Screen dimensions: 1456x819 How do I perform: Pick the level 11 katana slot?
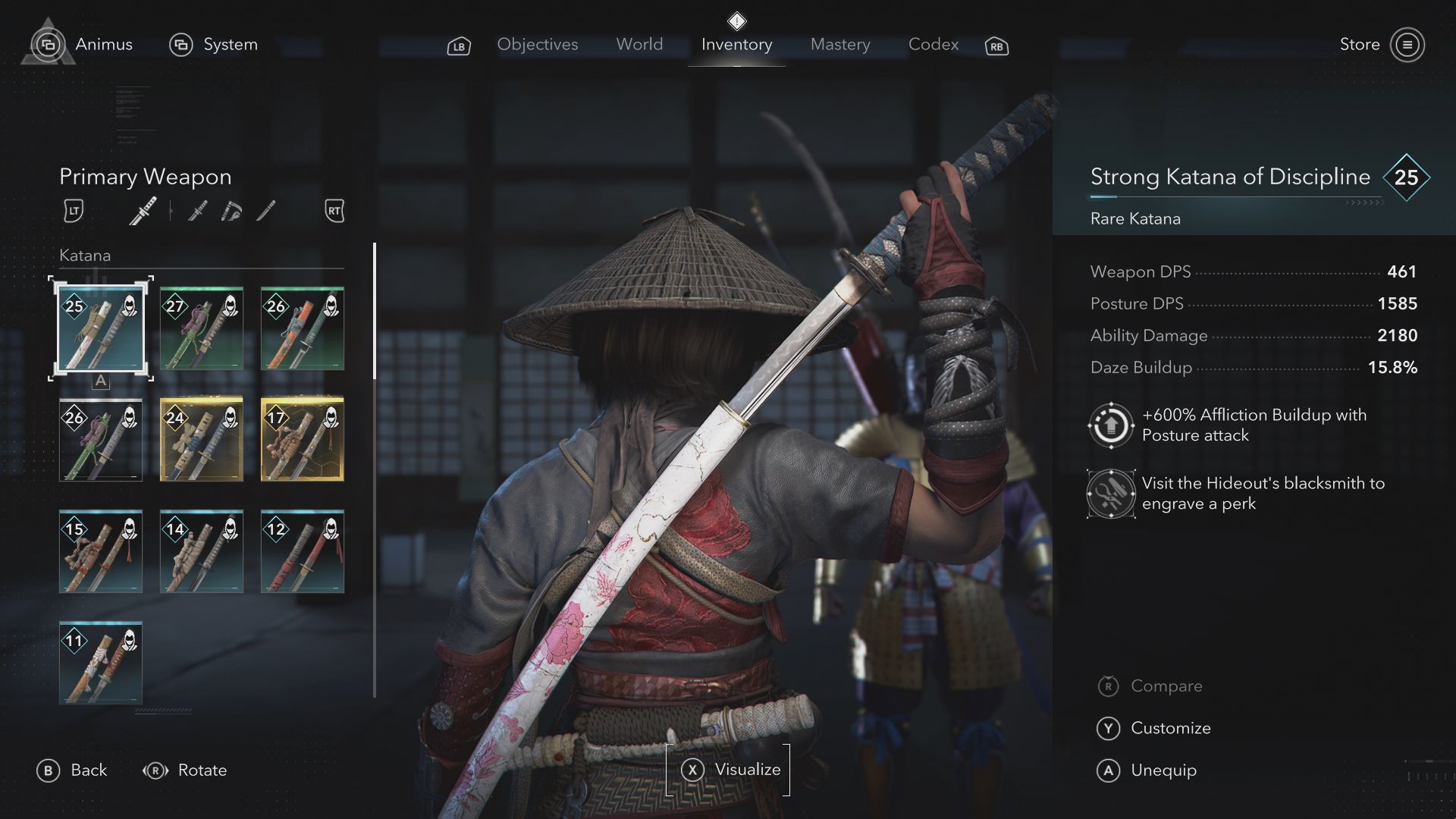[101, 663]
